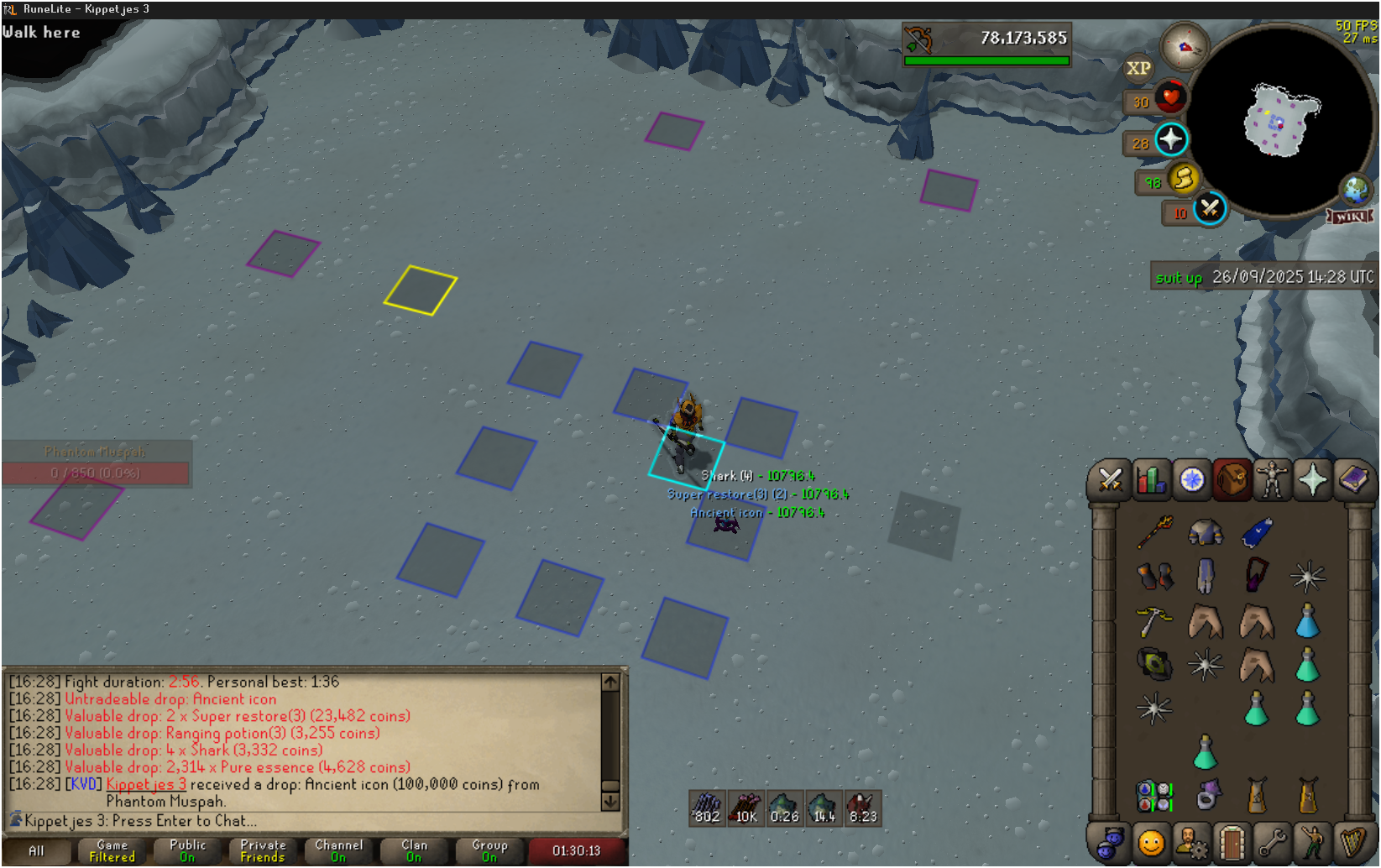This screenshot has height=868, width=1381.
Task: Switch chat to the Clan tab
Action: click(414, 850)
